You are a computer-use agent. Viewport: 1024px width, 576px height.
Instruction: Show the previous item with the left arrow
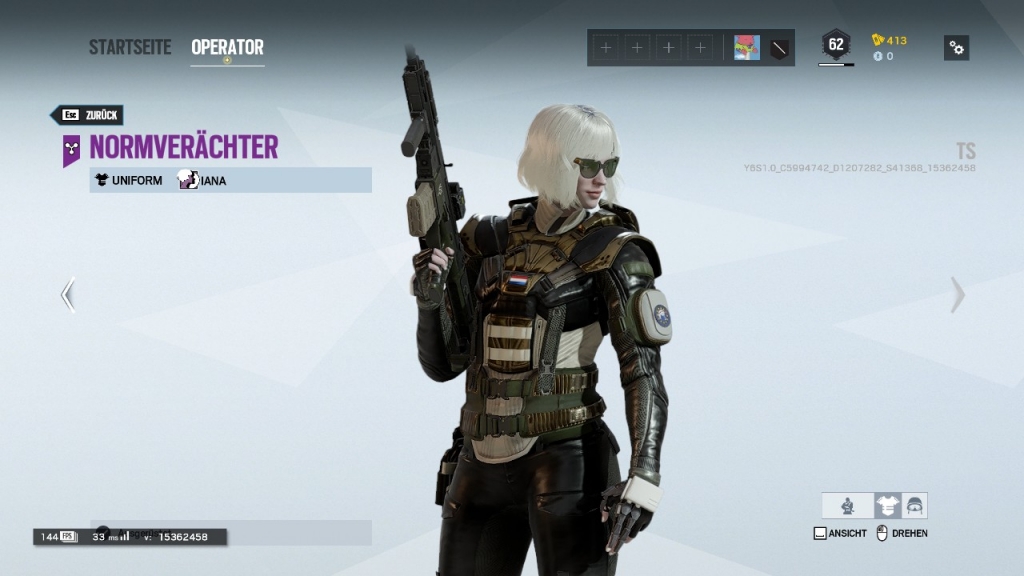pos(68,295)
